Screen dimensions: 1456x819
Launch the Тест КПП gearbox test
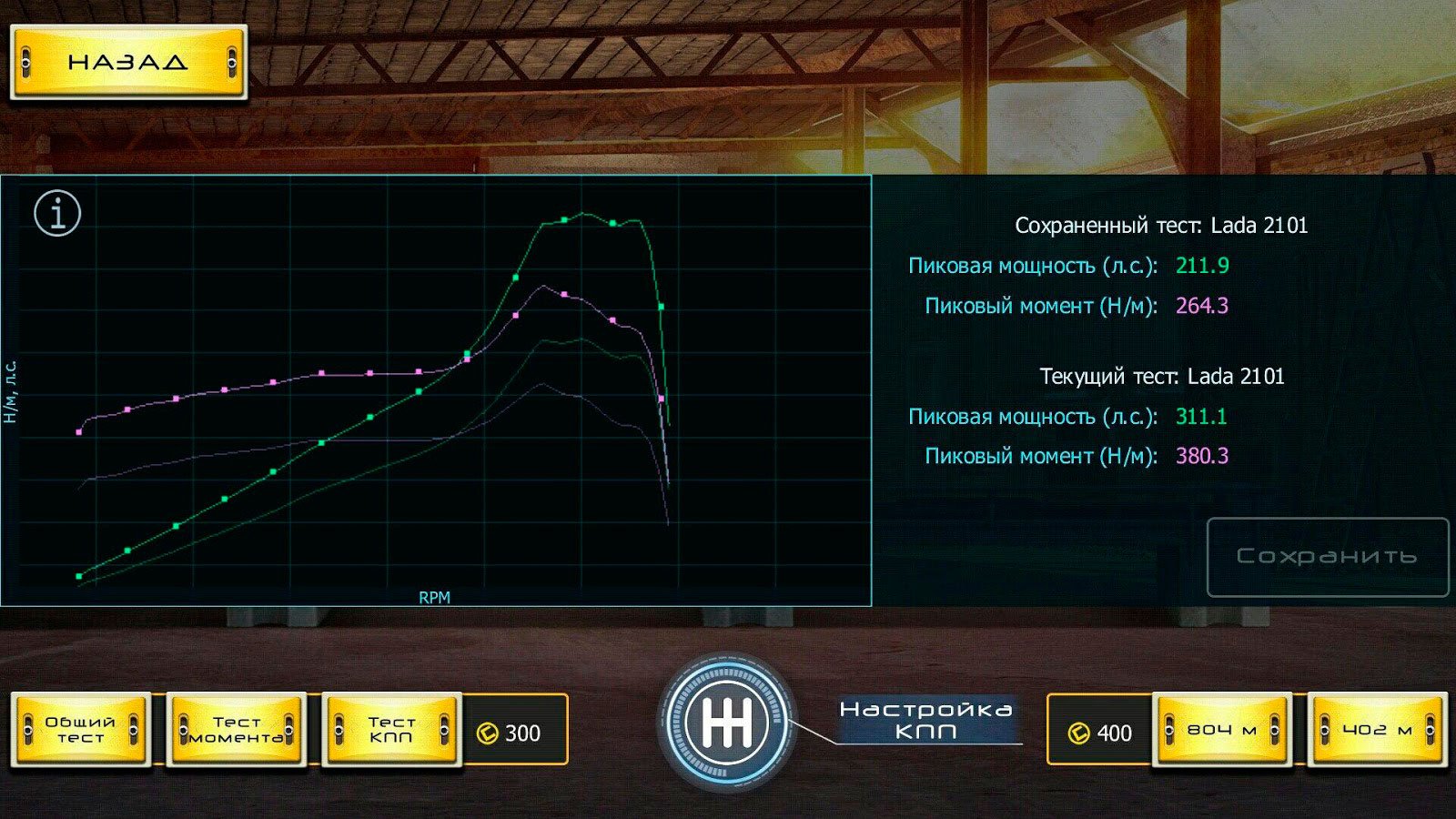click(392, 730)
